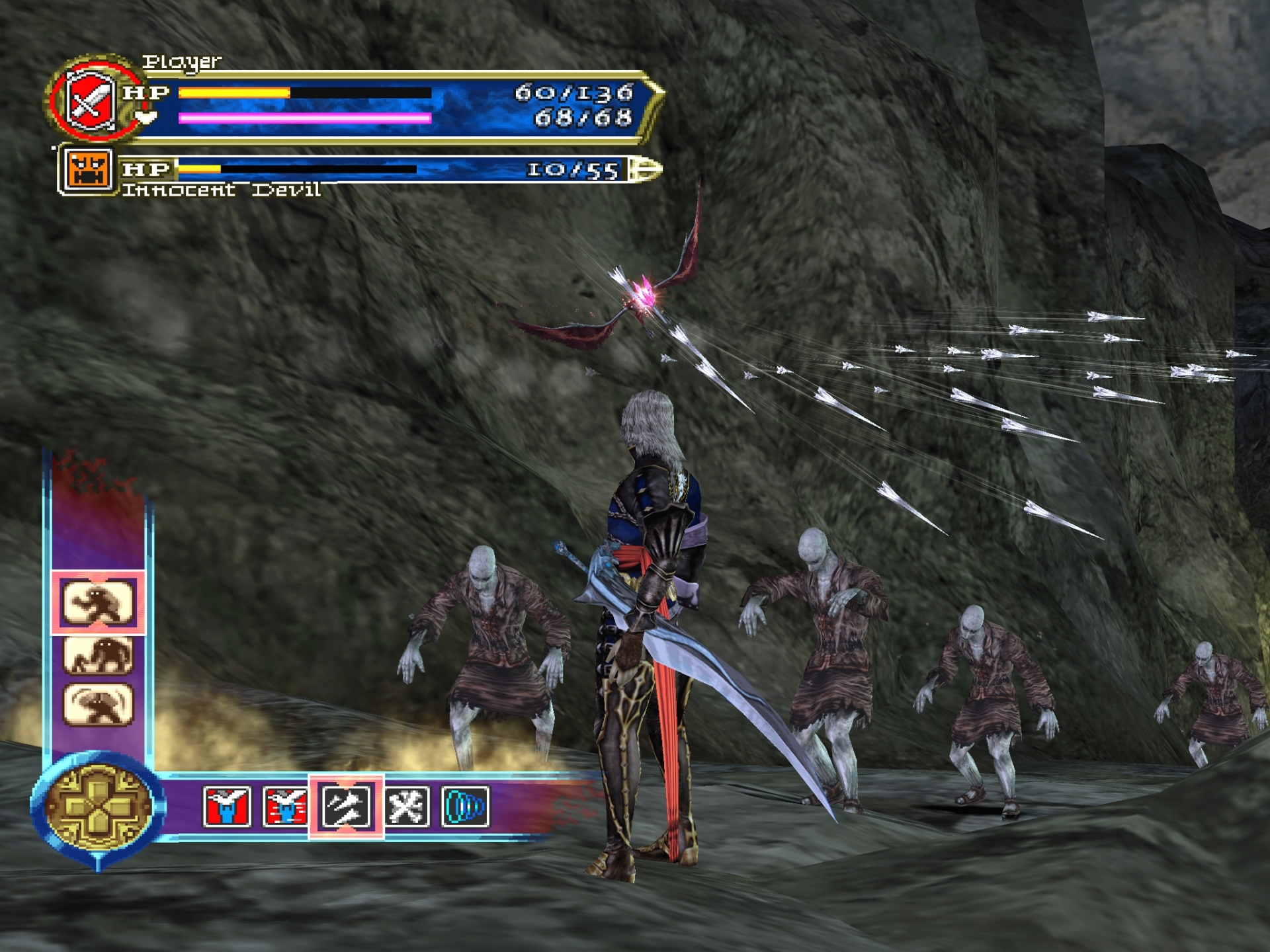Pick the guarding devil stance icon

(99, 705)
